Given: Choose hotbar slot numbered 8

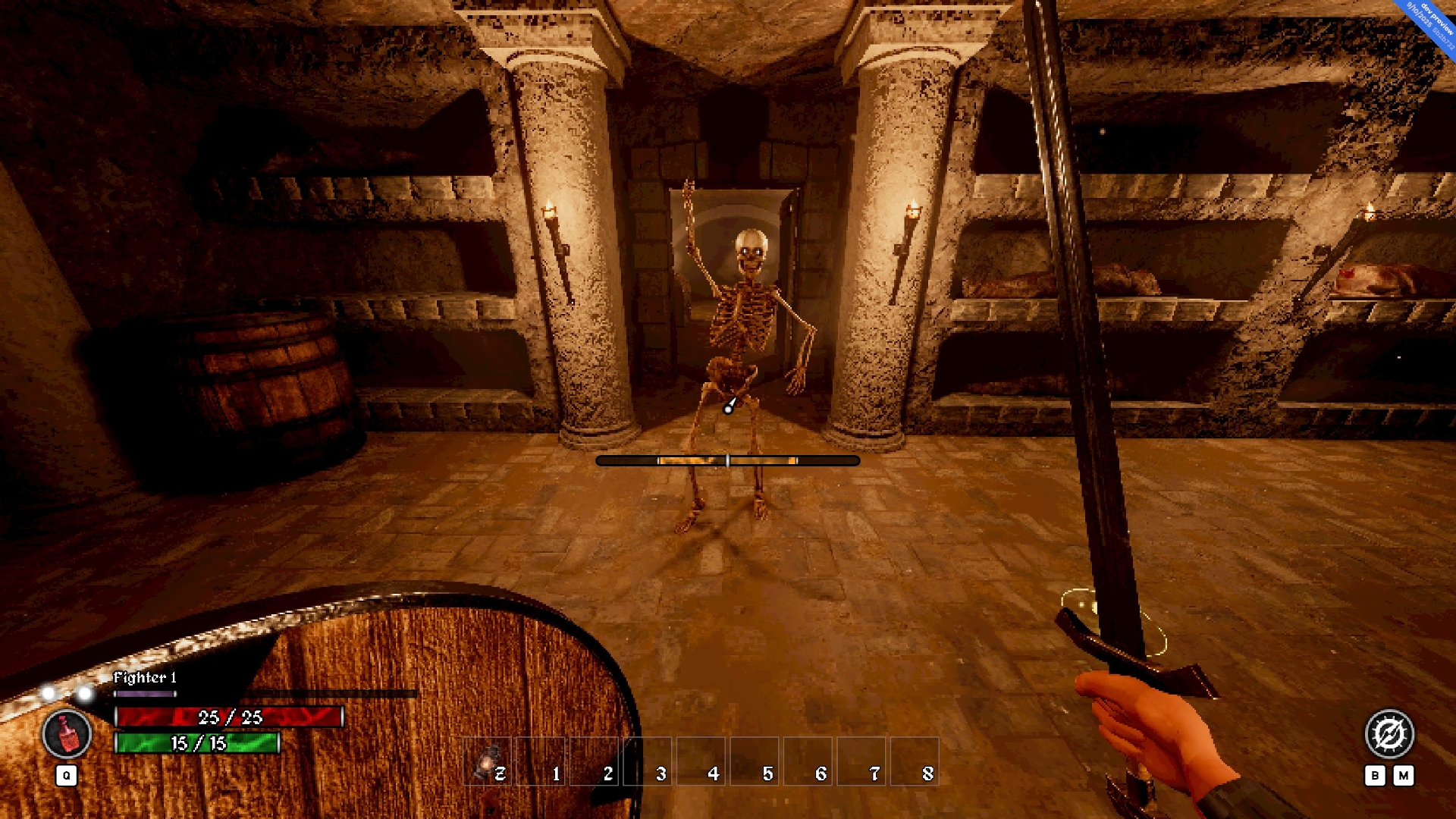Looking at the screenshot, I should click(915, 761).
